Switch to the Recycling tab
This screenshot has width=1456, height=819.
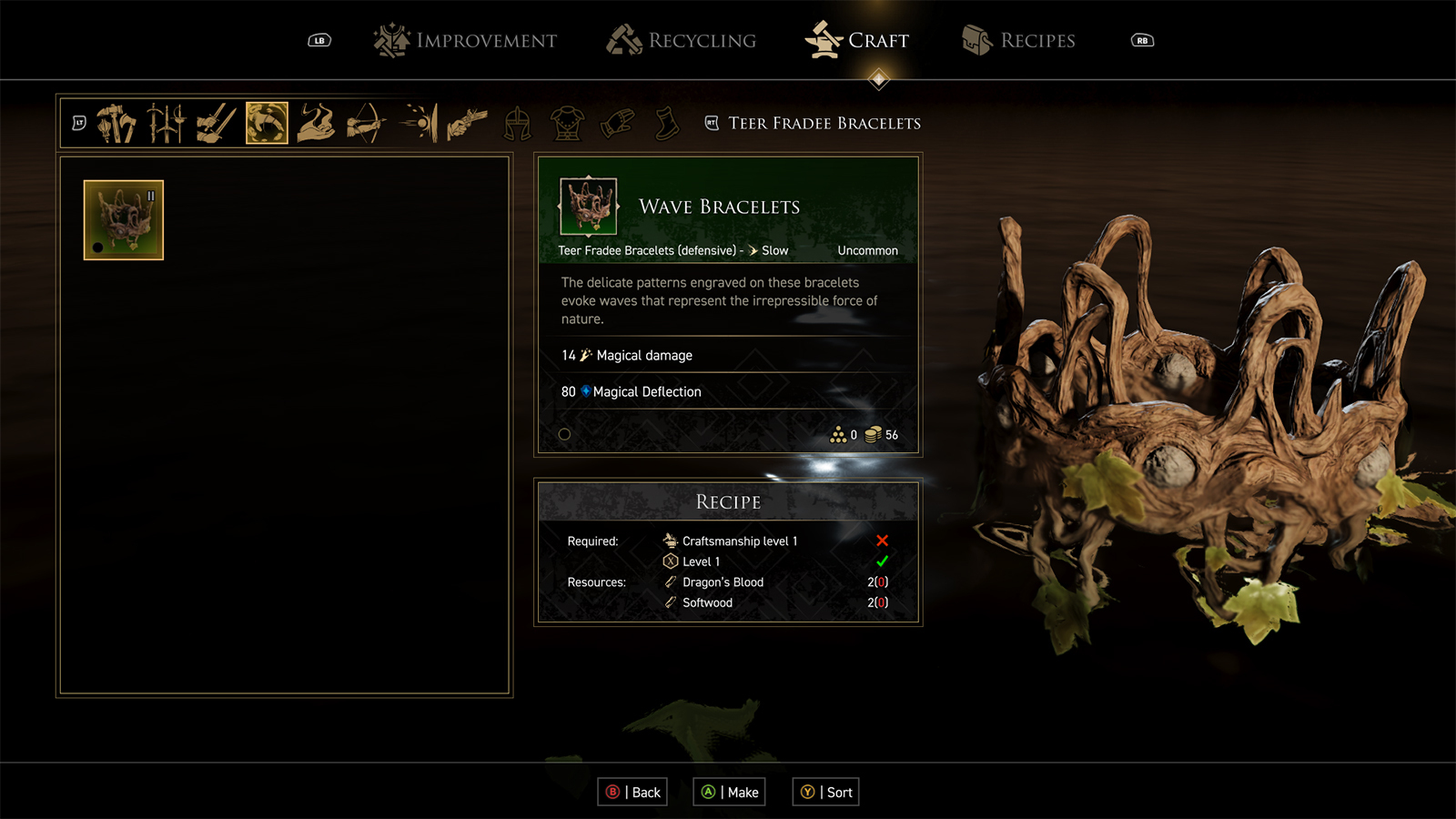[682, 41]
